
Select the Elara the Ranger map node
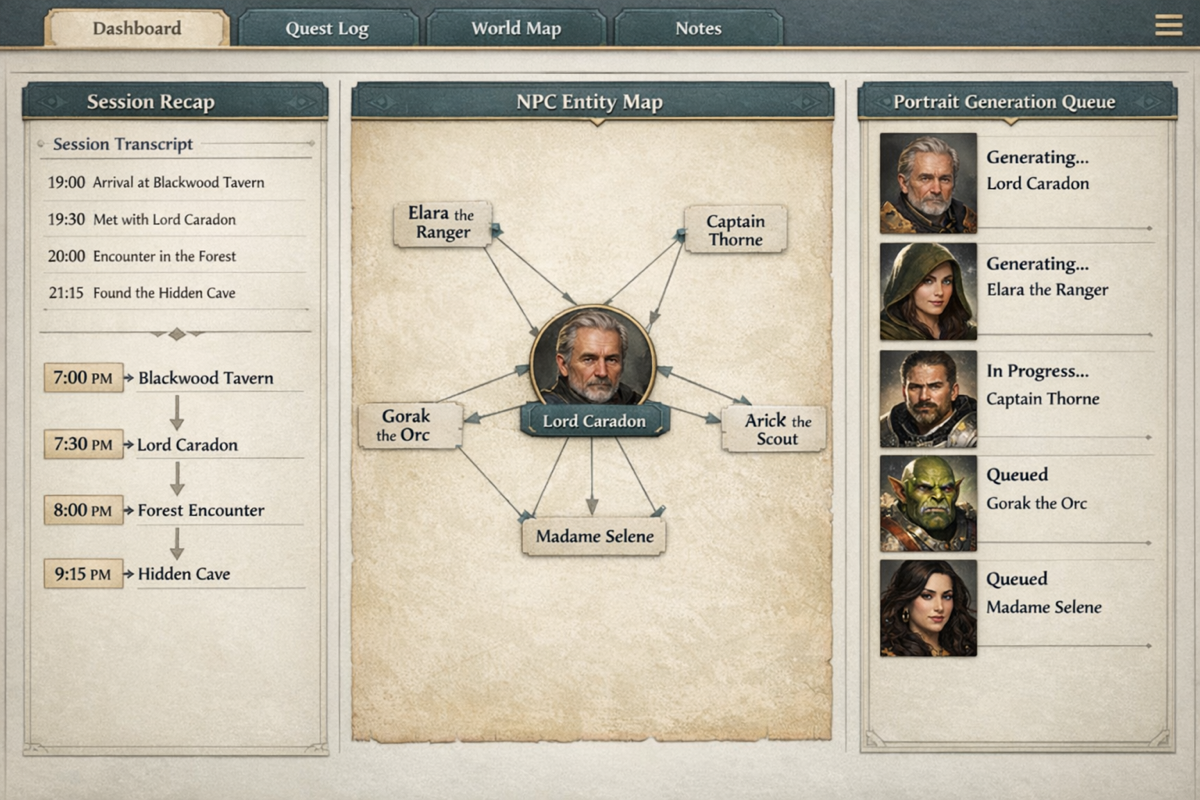click(442, 223)
